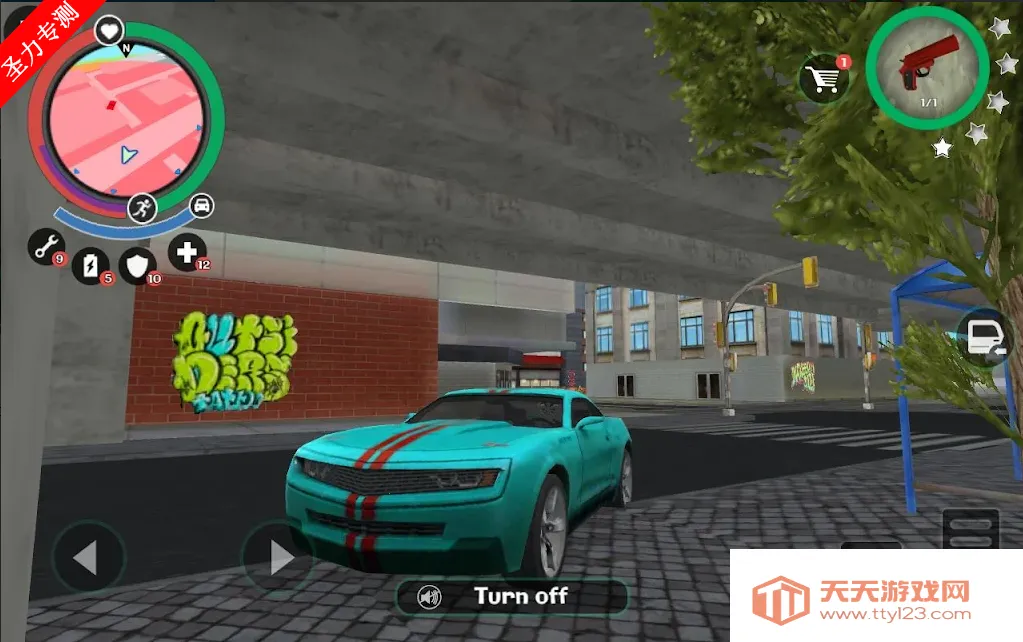Use the white plus medkit item
This screenshot has height=642, width=1023.
click(186, 252)
